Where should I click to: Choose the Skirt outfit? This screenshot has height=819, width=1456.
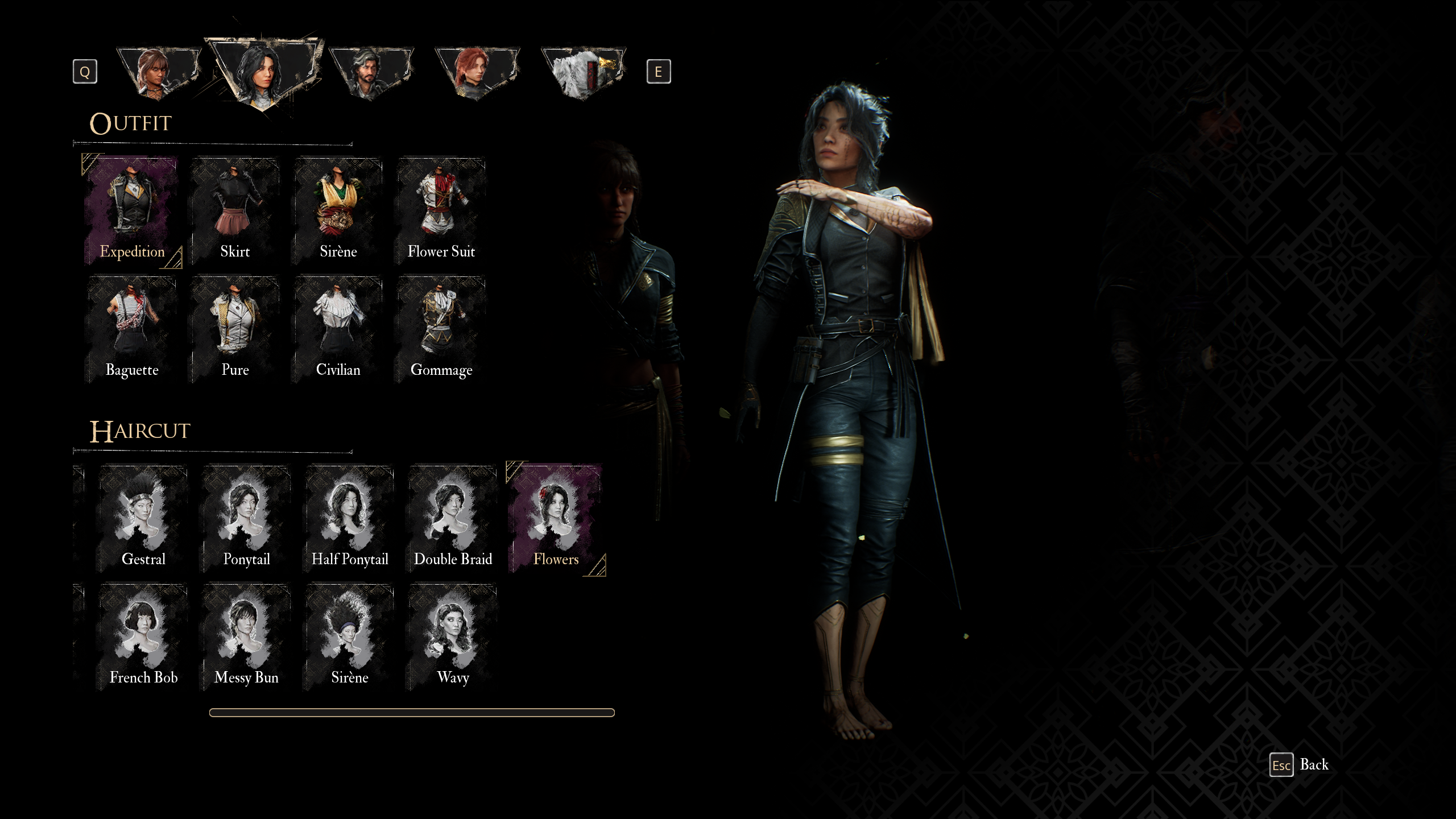click(235, 210)
